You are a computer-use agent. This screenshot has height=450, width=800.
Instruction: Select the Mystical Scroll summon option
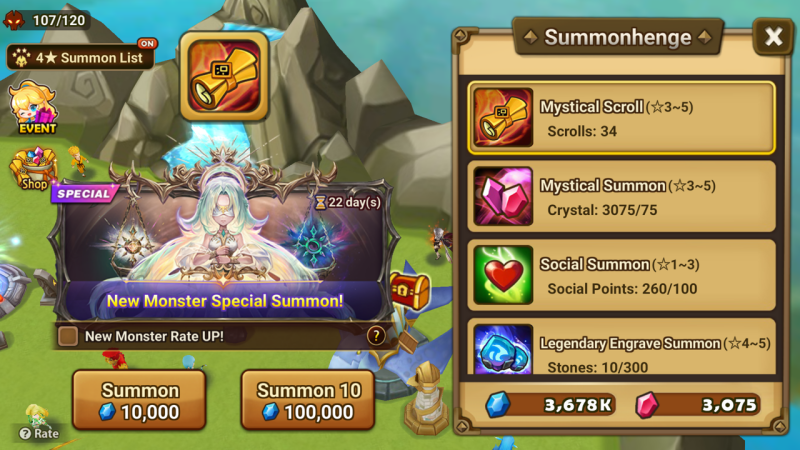(620, 118)
